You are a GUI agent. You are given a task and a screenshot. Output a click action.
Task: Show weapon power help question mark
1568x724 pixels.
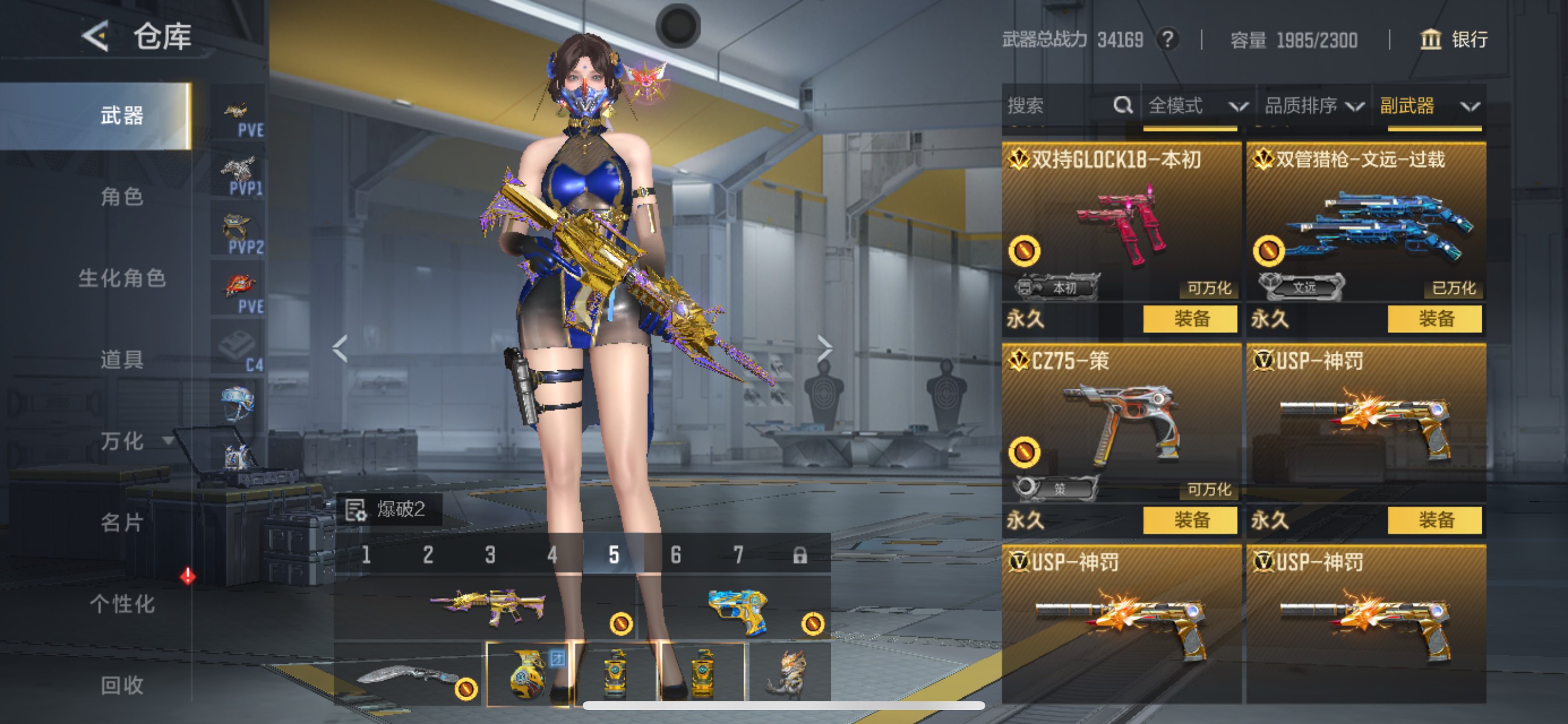pyautogui.click(x=1167, y=40)
